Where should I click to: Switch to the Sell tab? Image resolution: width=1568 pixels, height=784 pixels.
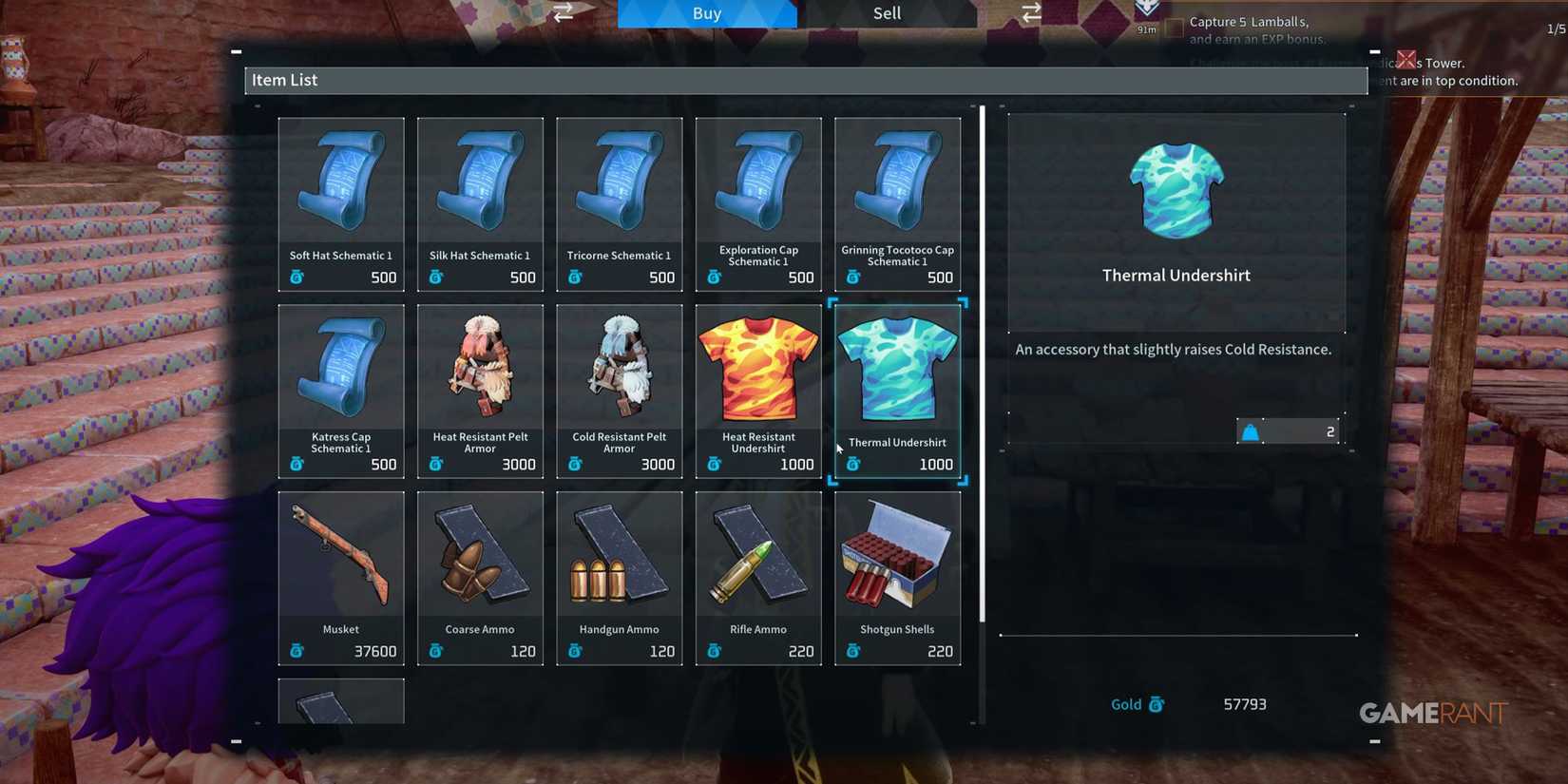(x=886, y=13)
